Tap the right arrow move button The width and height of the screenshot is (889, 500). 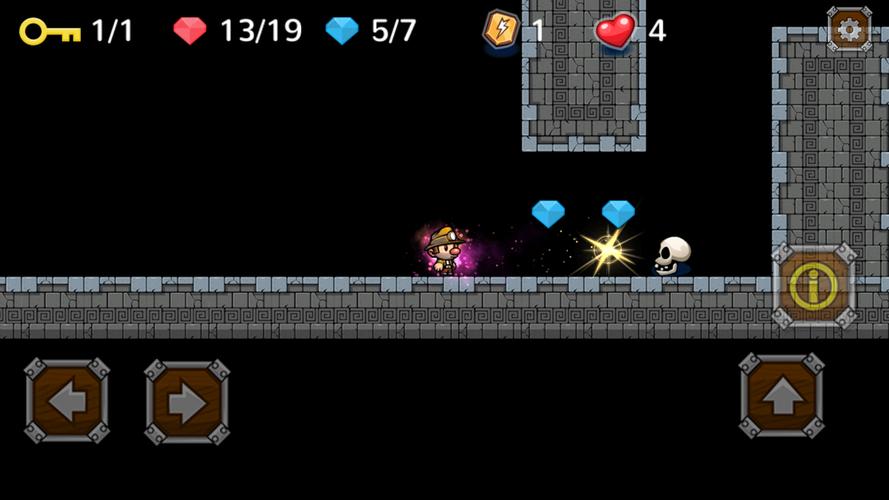click(x=186, y=401)
